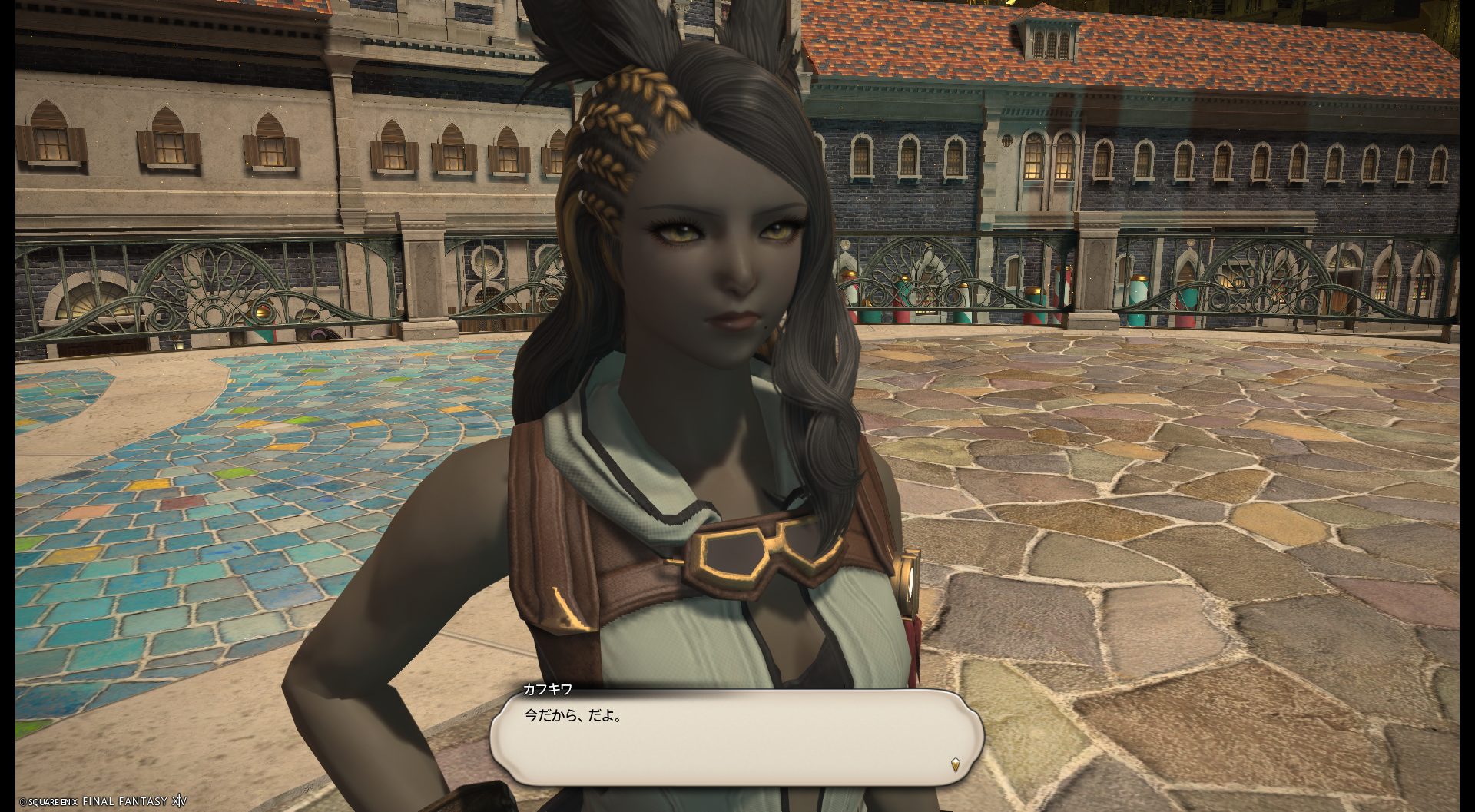This screenshot has height=812, width=1475.
Task: Click the dialogue continue arrow indicator
Action: tap(955, 764)
